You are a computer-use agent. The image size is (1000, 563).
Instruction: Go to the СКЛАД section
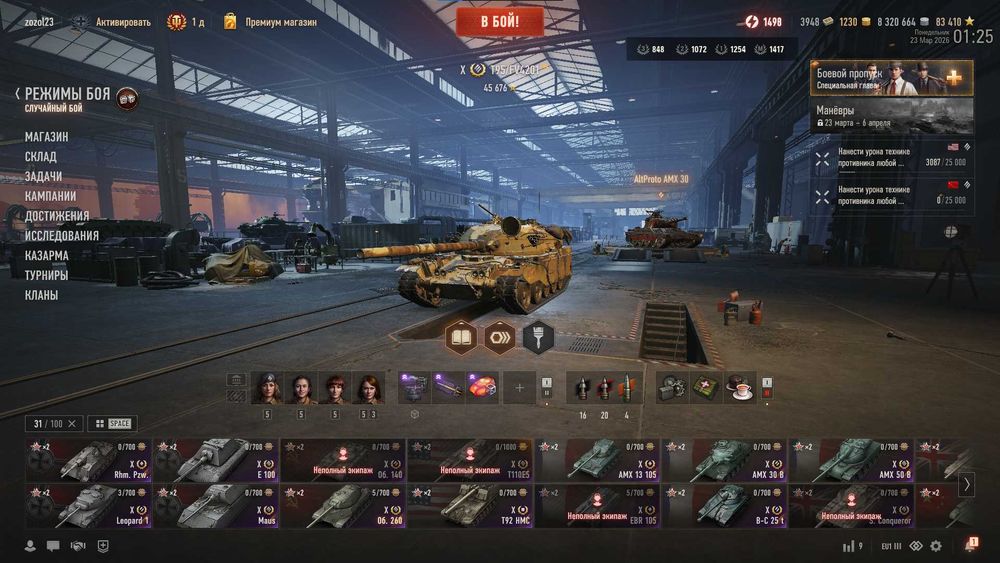(41, 157)
